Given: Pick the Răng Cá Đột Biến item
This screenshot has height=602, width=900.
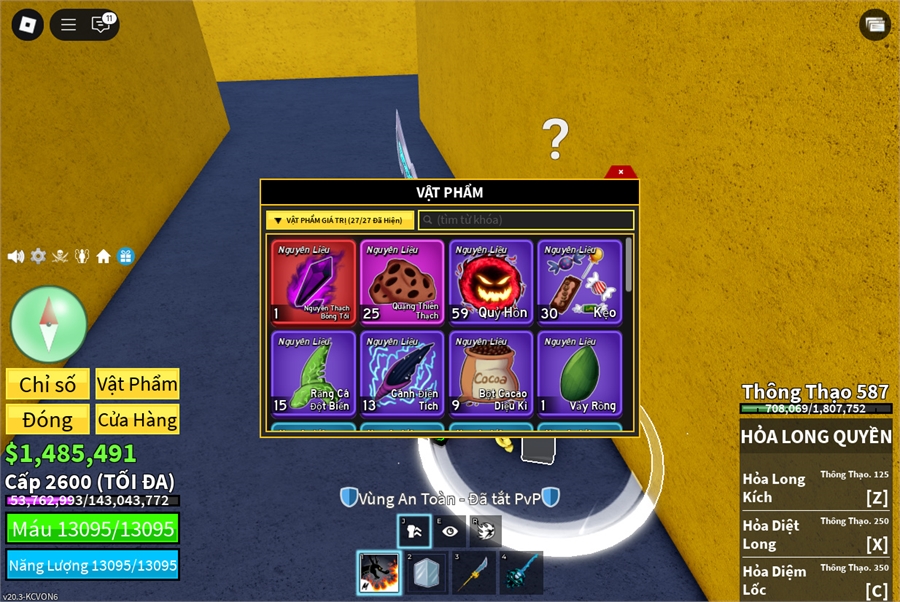Looking at the screenshot, I should pos(313,373).
